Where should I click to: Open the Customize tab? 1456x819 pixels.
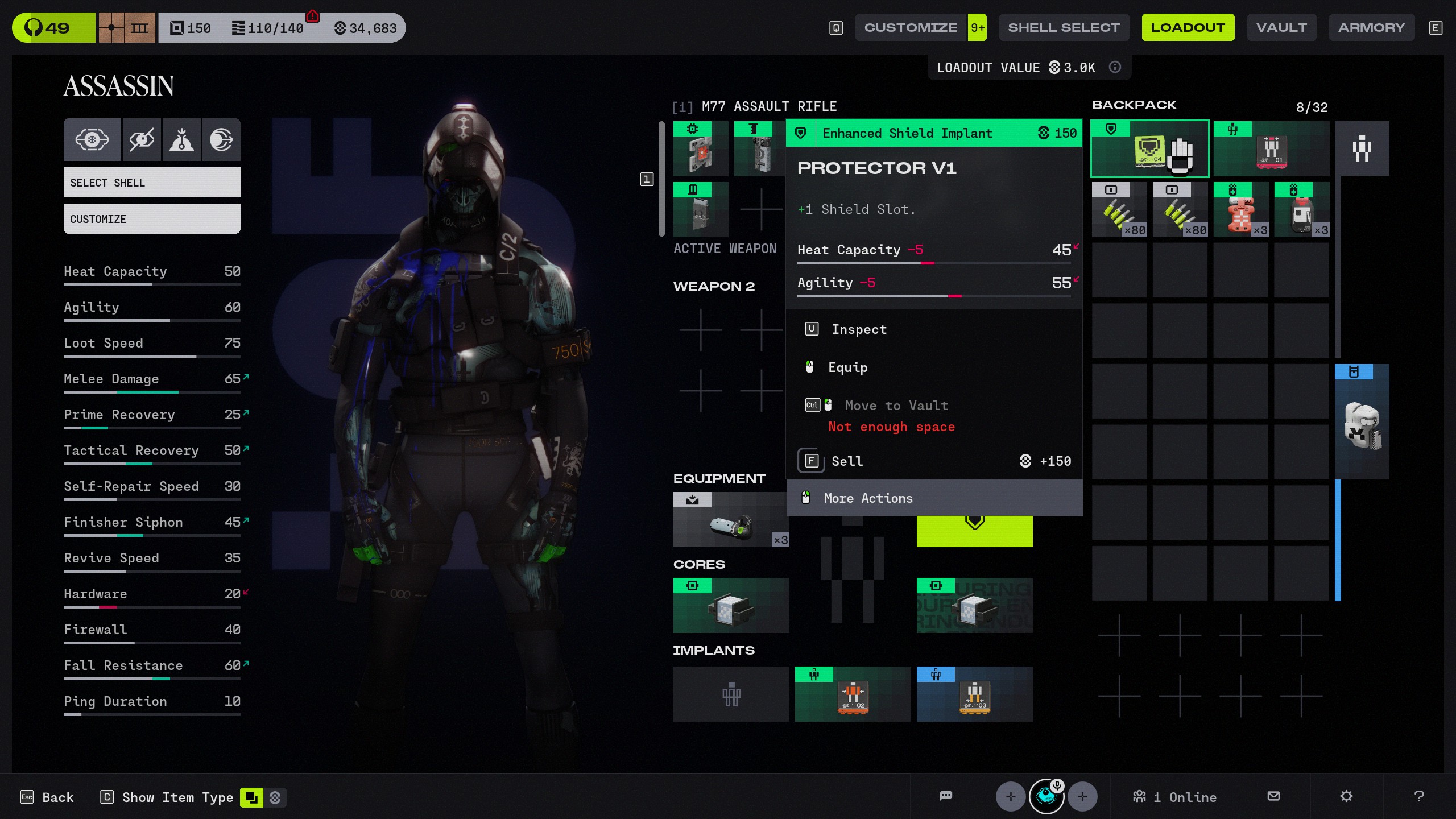click(x=911, y=27)
